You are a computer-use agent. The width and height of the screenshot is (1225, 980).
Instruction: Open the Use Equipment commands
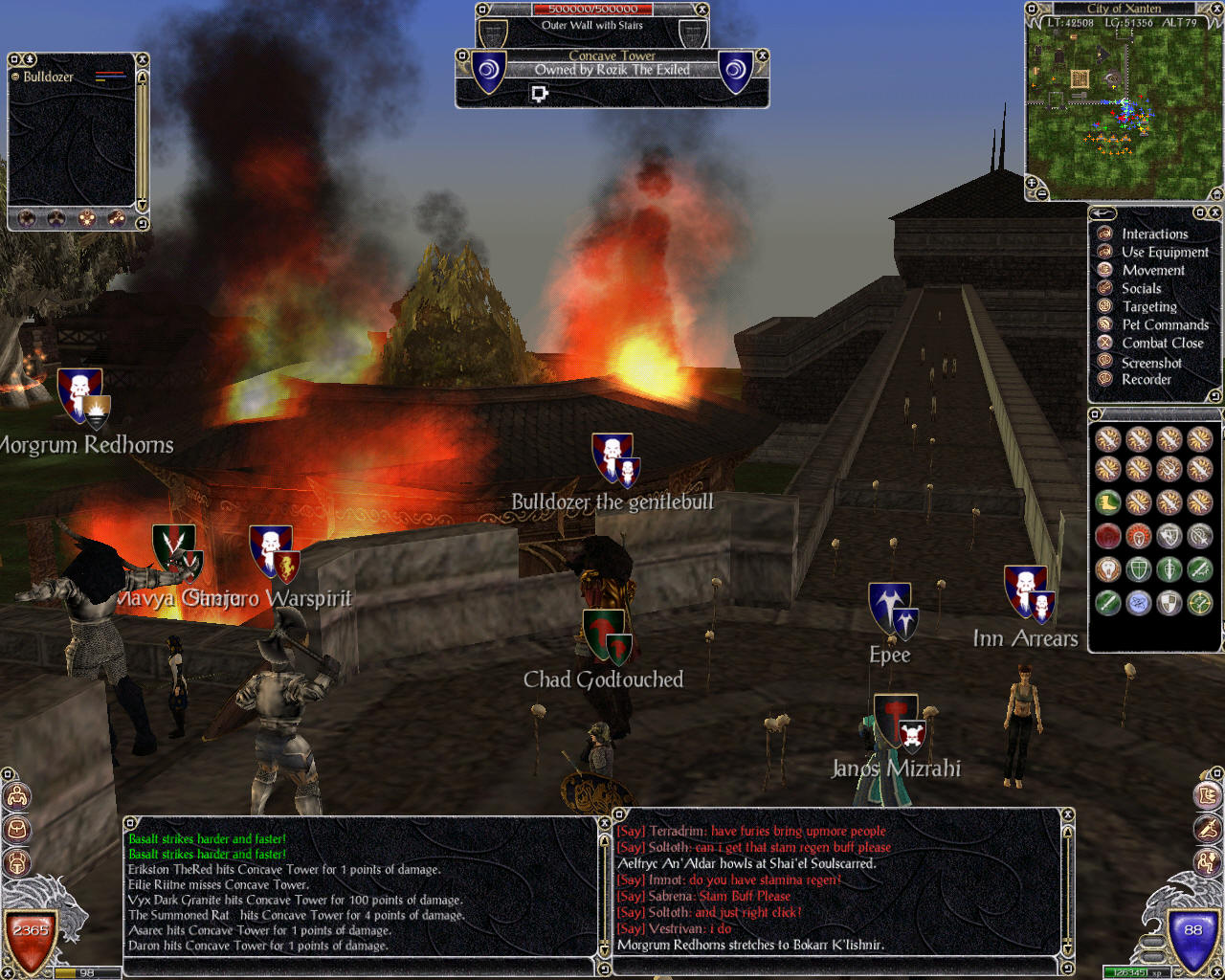[1164, 252]
